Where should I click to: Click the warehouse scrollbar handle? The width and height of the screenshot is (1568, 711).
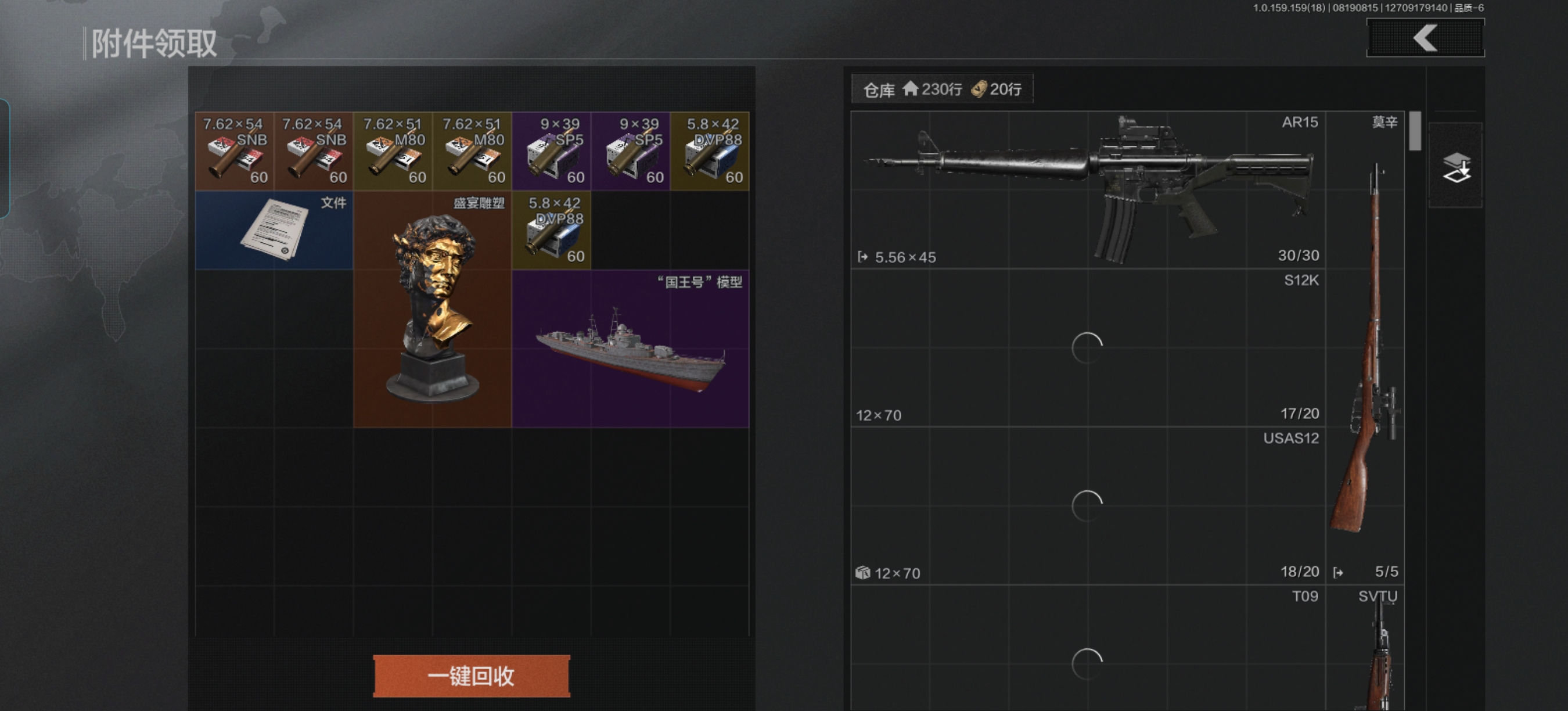[x=1415, y=131]
